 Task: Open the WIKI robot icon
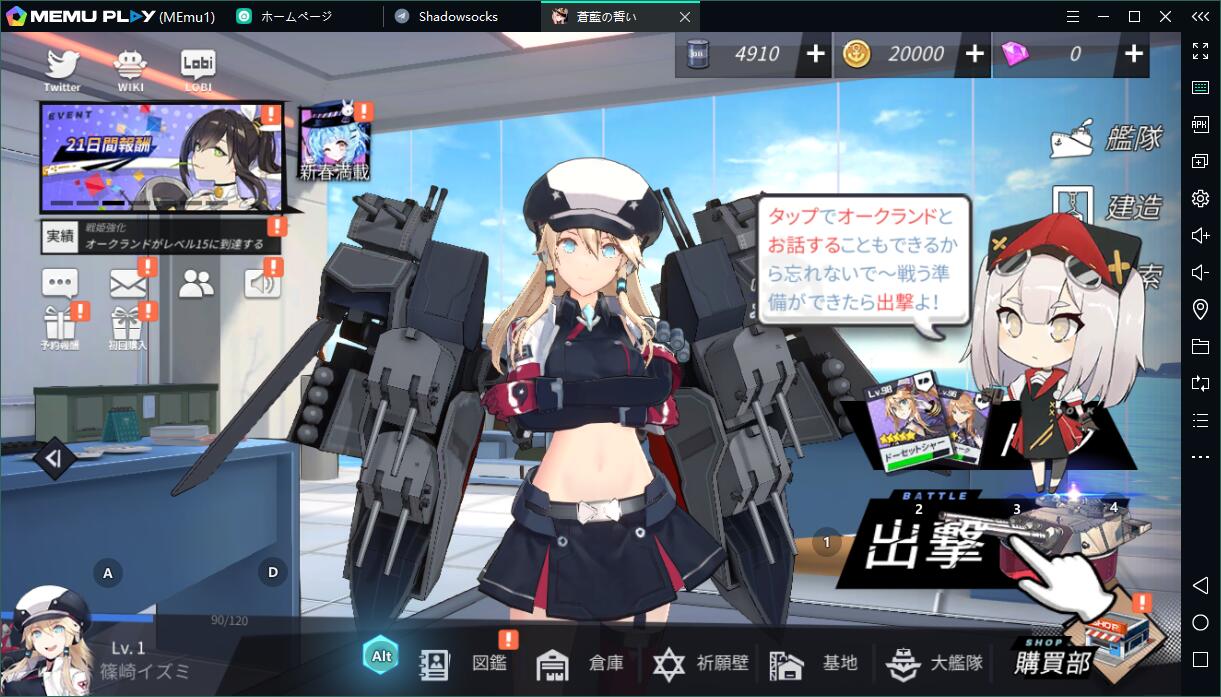pyautogui.click(x=130, y=68)
